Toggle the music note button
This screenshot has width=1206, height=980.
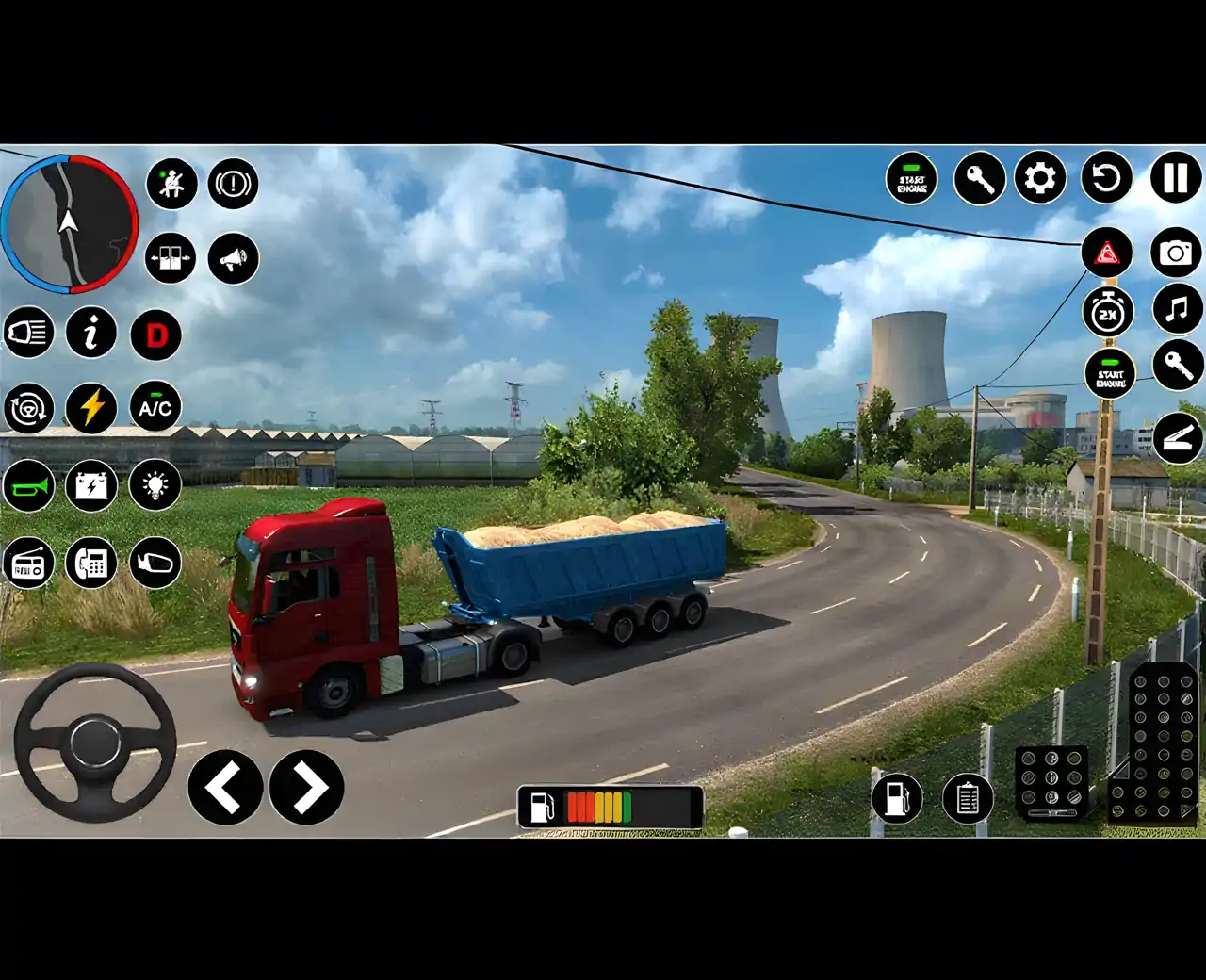(1177, 309)
